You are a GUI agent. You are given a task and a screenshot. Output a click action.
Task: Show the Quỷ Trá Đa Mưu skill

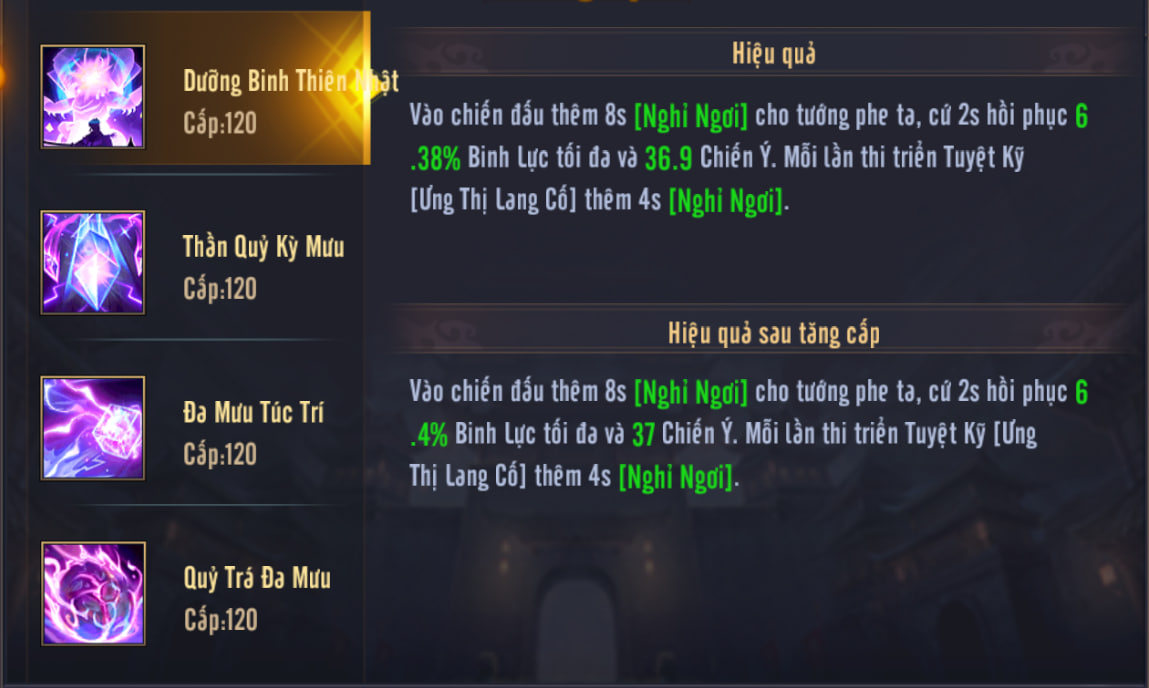[x=200, y=594]
